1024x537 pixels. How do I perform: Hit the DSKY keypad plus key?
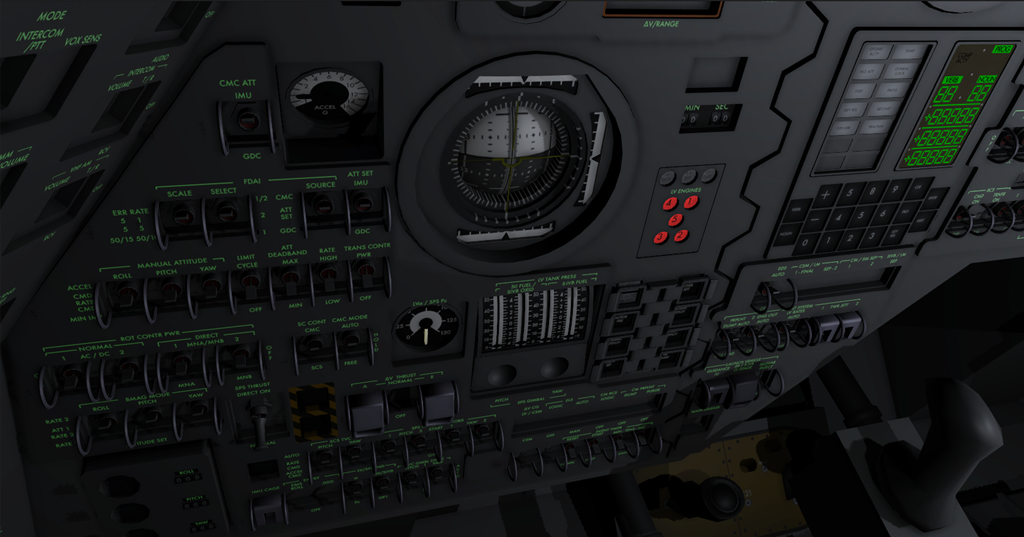tap(826, 193)
